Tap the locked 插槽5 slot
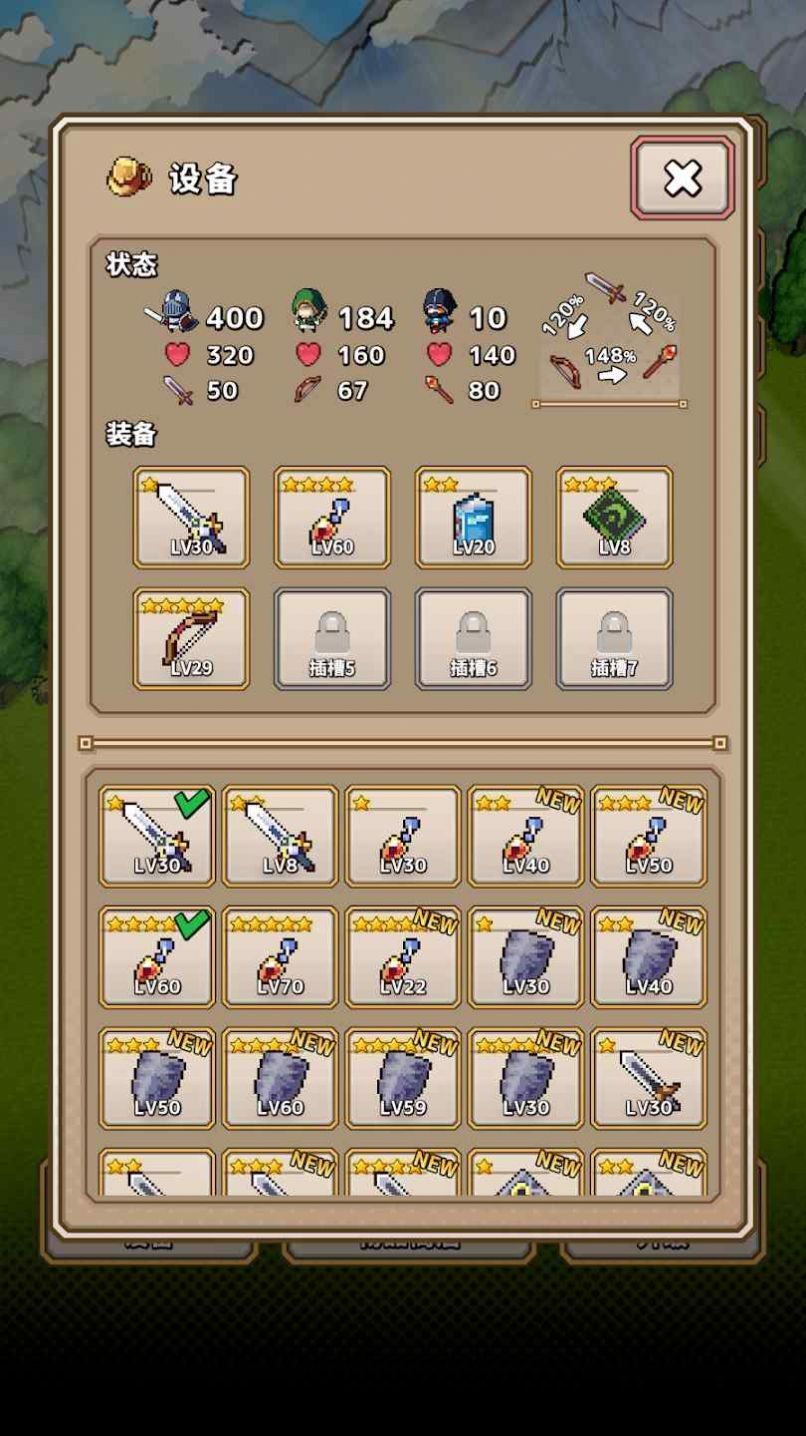806x1436 pixels. click(x=332, y=638)
